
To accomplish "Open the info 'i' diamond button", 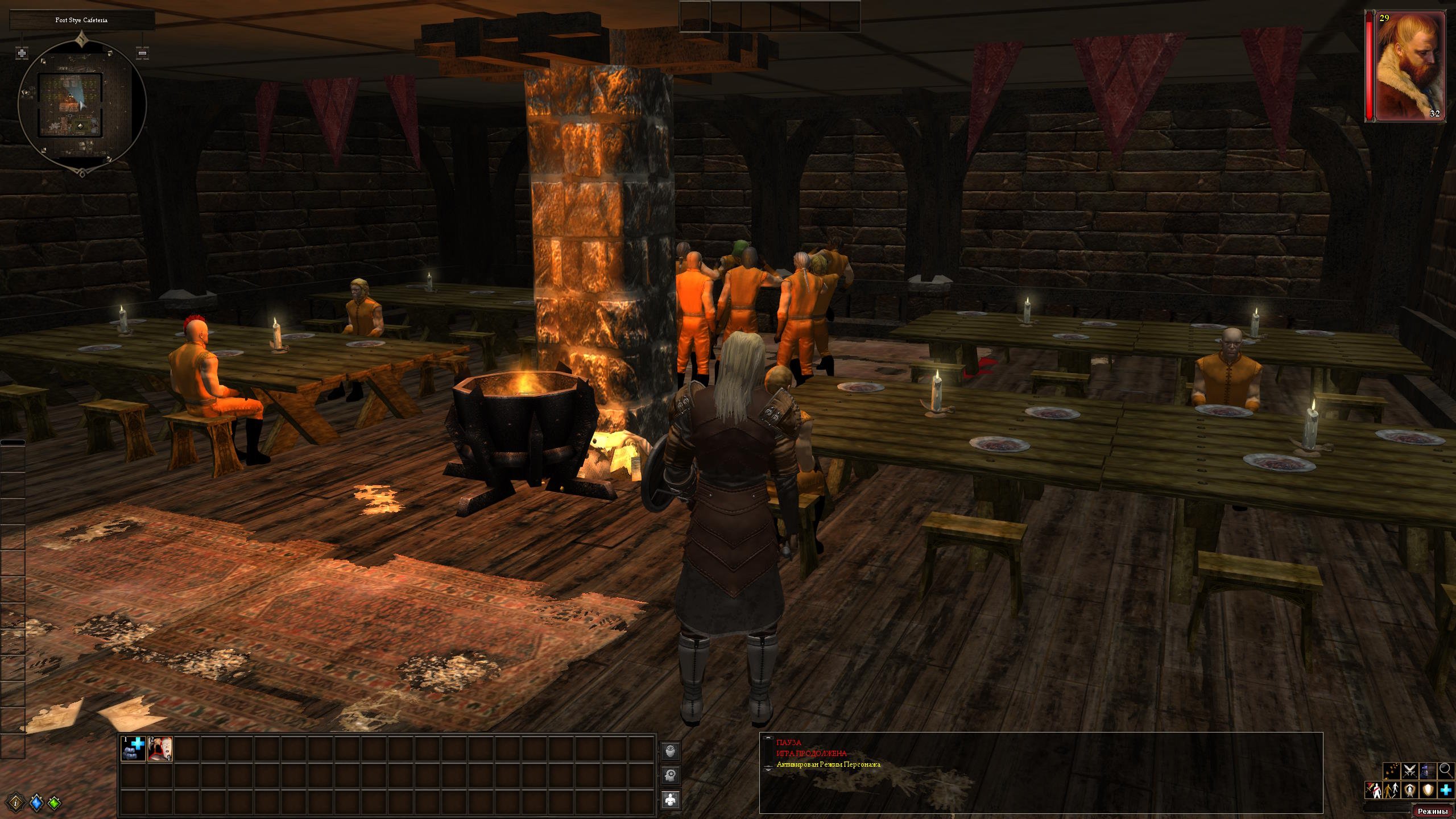I will coord(18,803).
